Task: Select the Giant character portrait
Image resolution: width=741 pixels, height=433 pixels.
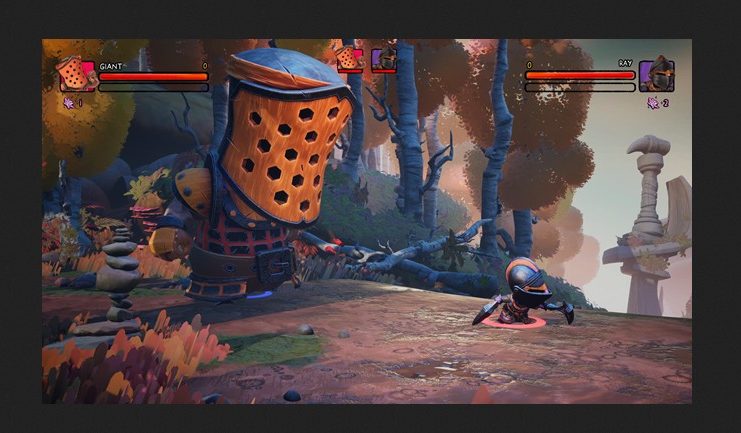Action: 76,75
